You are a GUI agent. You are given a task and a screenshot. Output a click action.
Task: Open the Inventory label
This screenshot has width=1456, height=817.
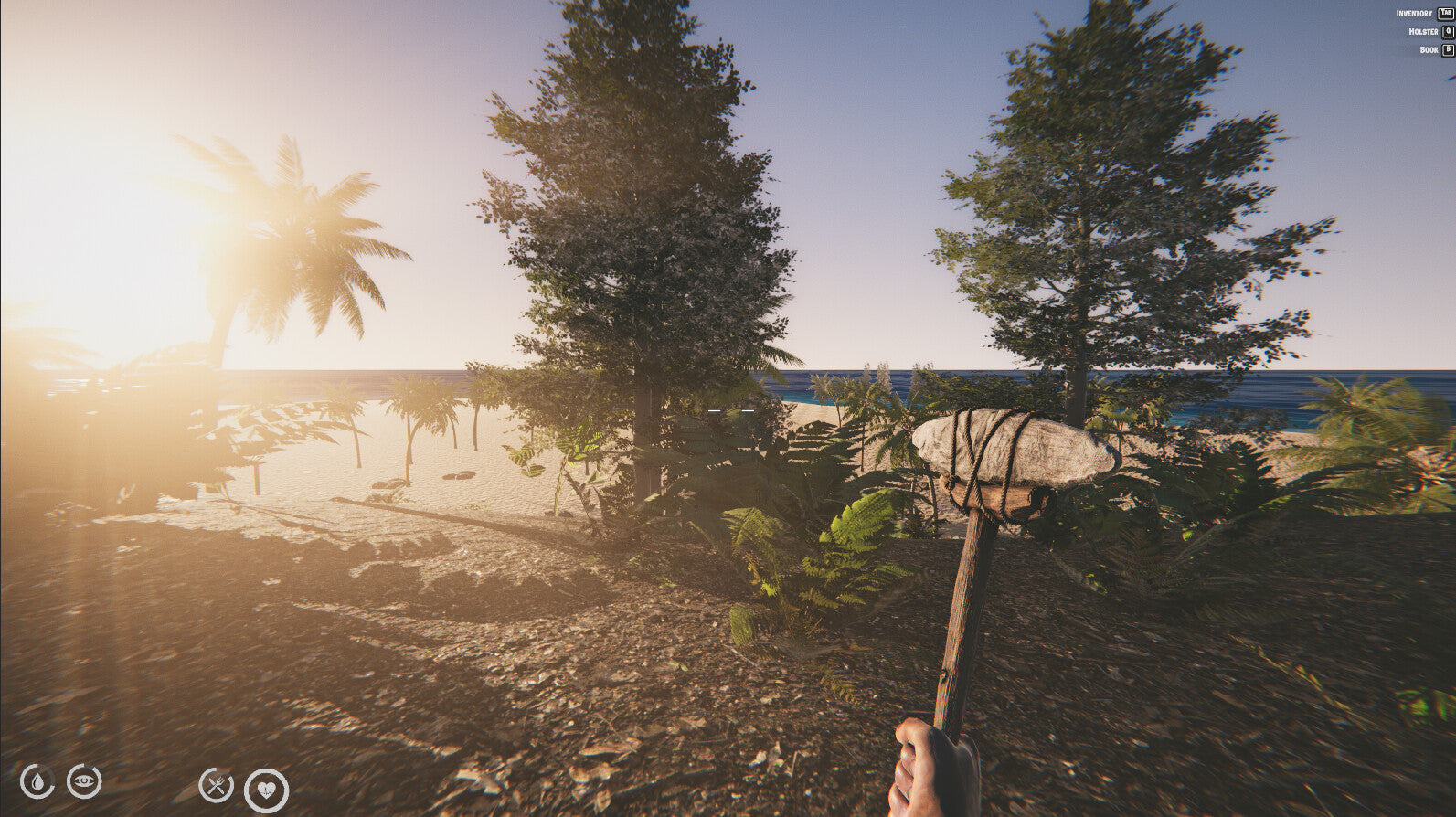[x=1414, y=14]
